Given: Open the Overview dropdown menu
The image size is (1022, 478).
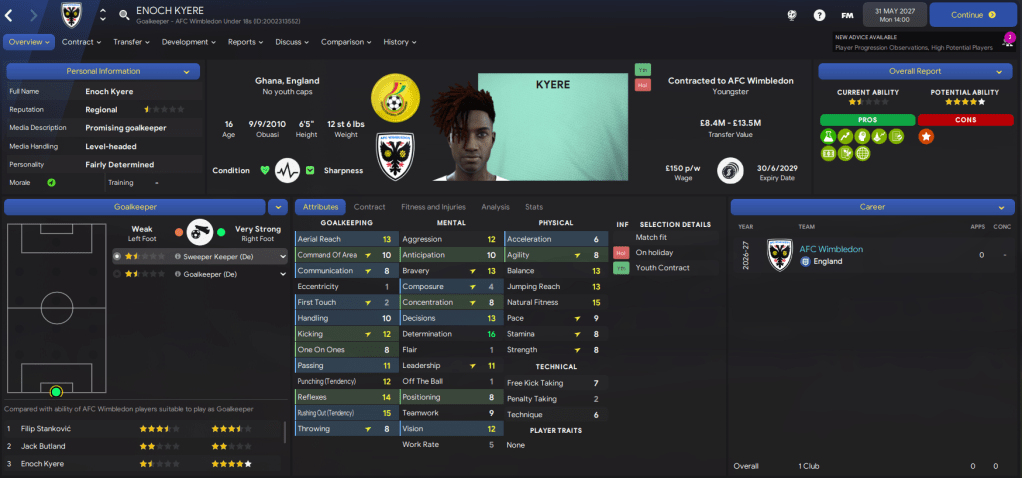Looking at the screenshot, I should [28, 42].
